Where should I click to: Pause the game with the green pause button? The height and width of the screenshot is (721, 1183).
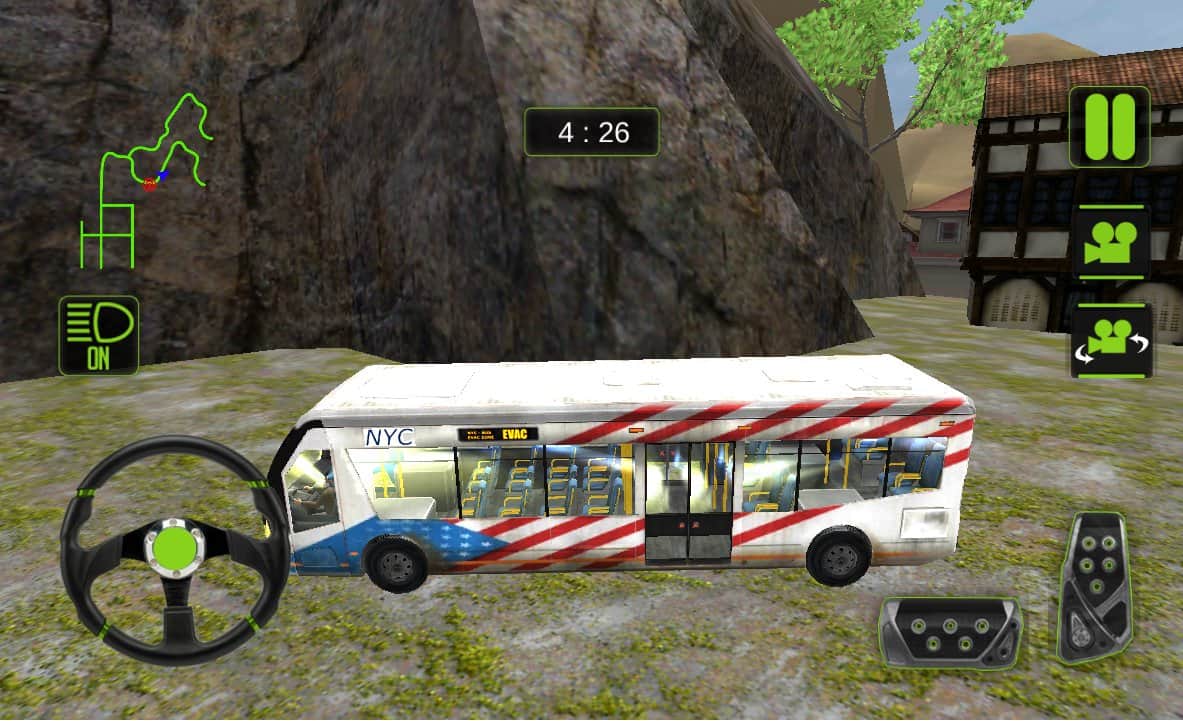pyautogui.click(x=1109, y=127)
